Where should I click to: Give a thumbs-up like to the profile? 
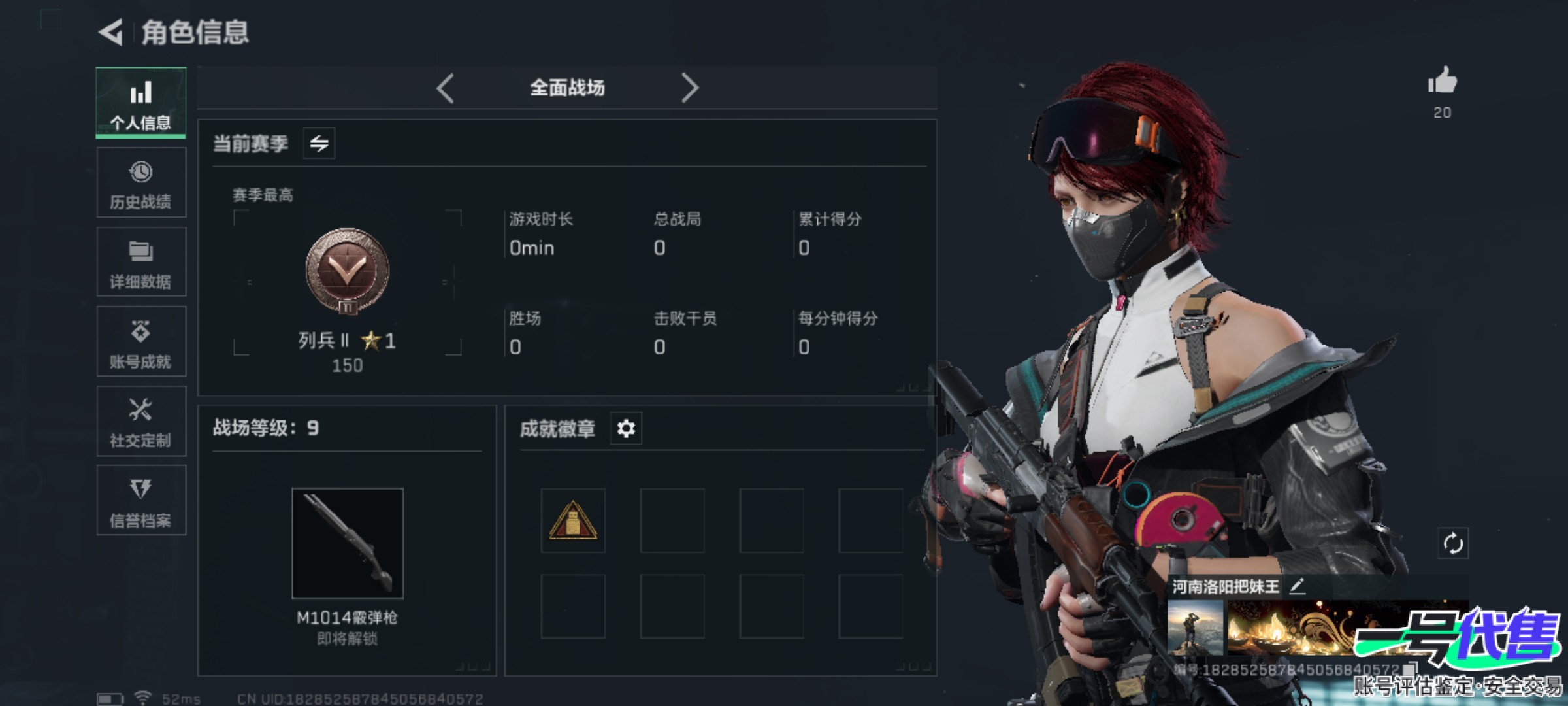click(1443, 82)
